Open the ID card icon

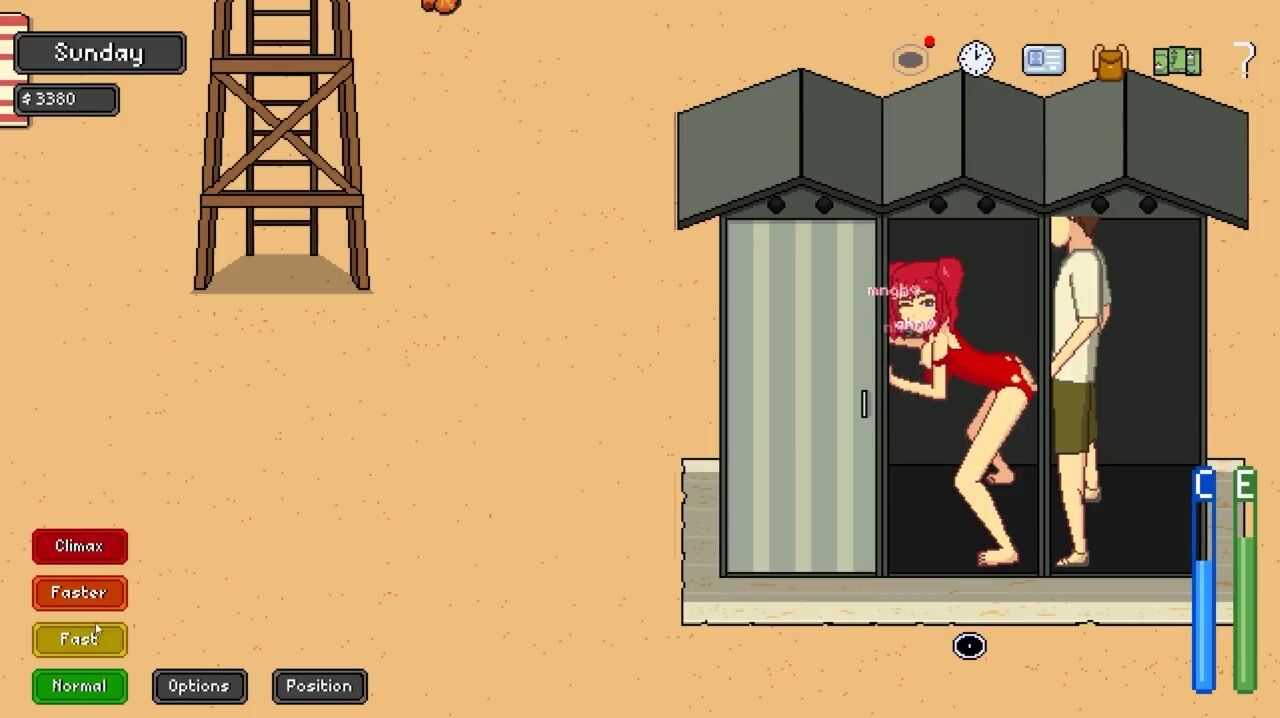1043,60
